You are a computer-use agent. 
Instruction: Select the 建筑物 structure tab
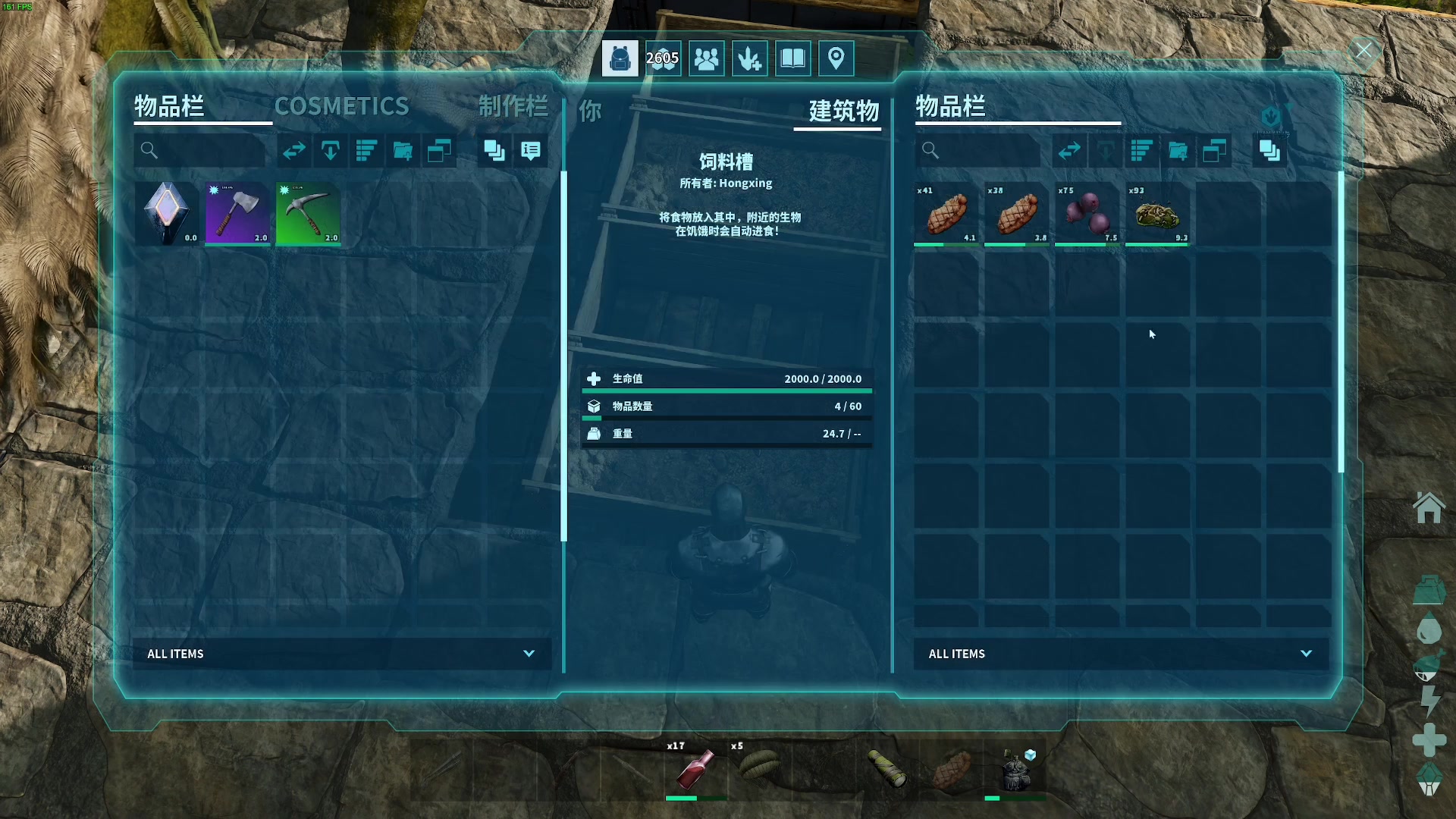pyautogui.click(x=843, y=111)
